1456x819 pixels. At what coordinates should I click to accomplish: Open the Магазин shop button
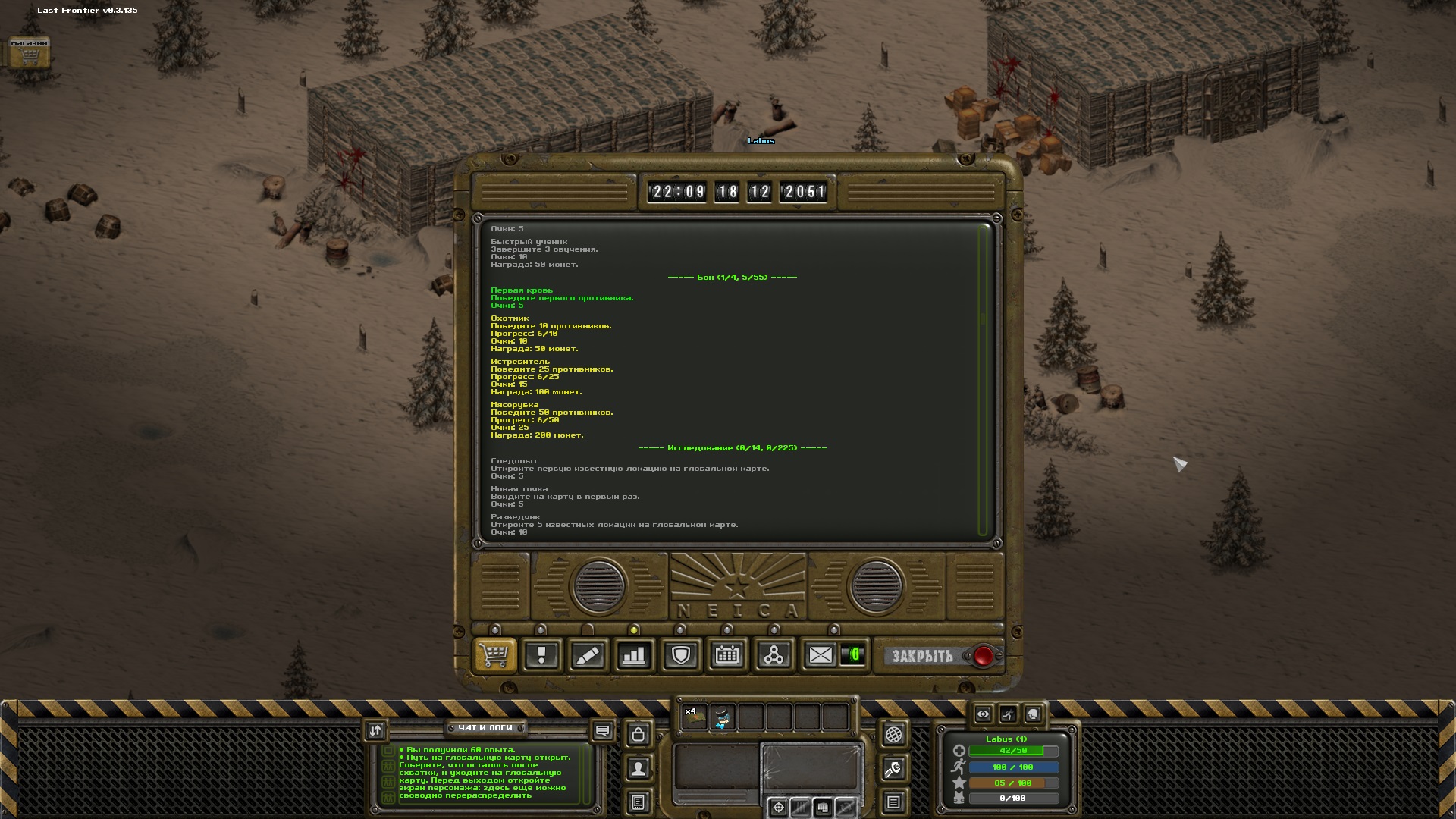(30, 53)
